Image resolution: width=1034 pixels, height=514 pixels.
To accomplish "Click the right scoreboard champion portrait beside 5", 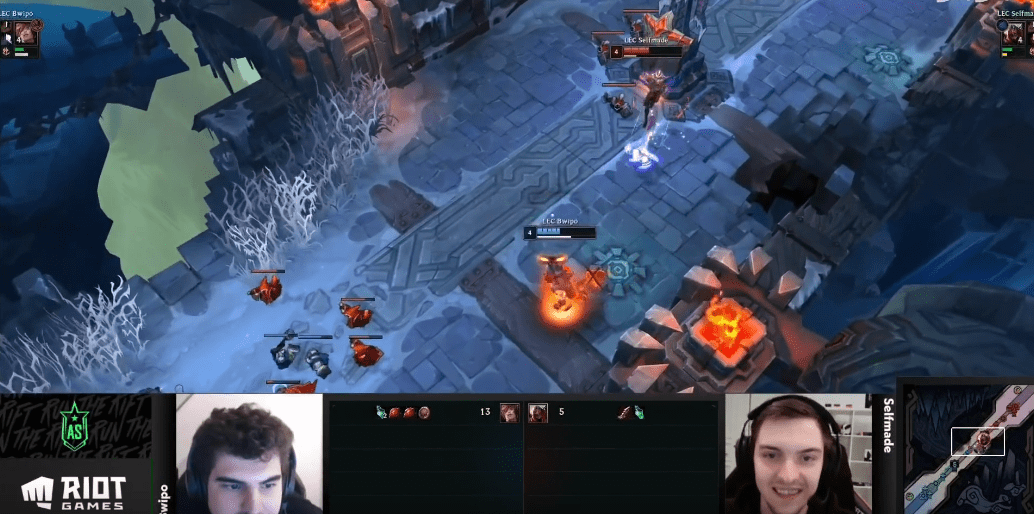I will coord(537,412).
